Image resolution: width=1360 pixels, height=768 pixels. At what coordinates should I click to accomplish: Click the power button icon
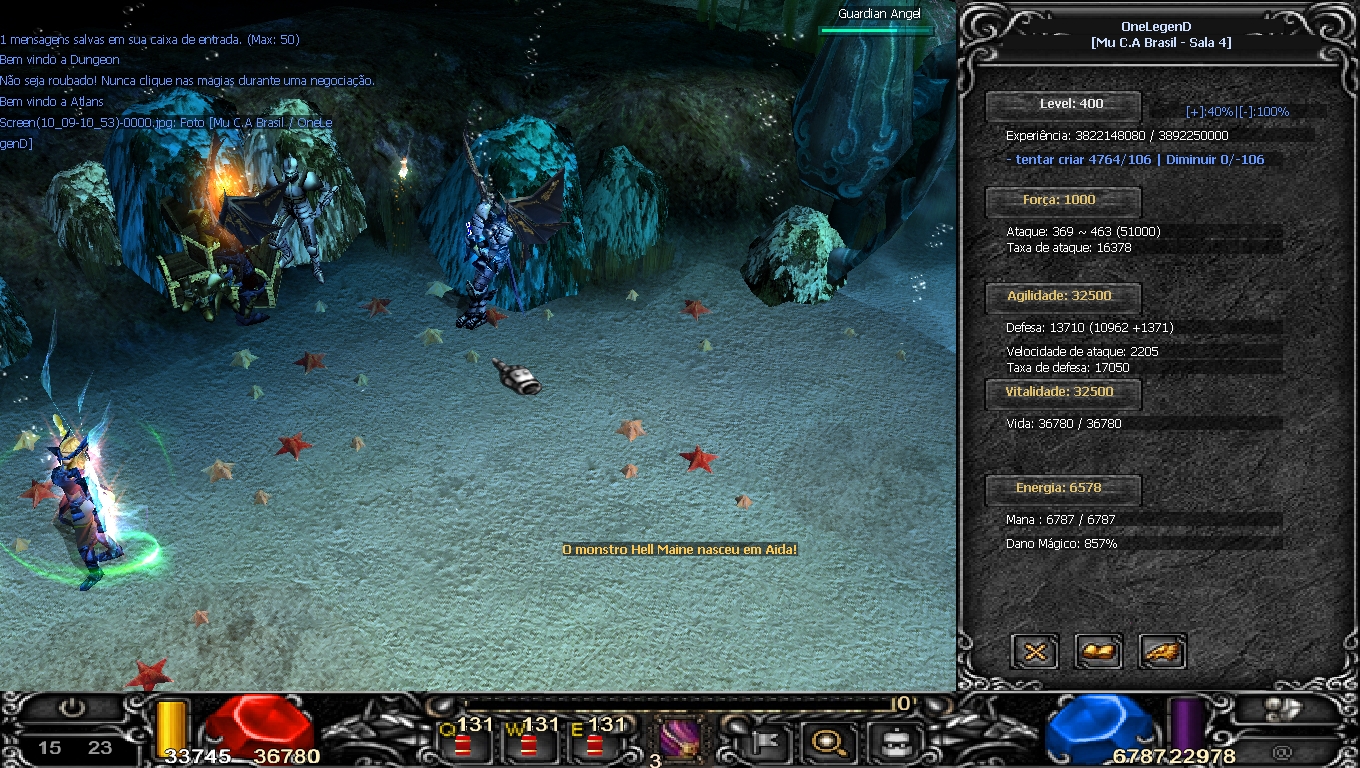coord(72,709)
